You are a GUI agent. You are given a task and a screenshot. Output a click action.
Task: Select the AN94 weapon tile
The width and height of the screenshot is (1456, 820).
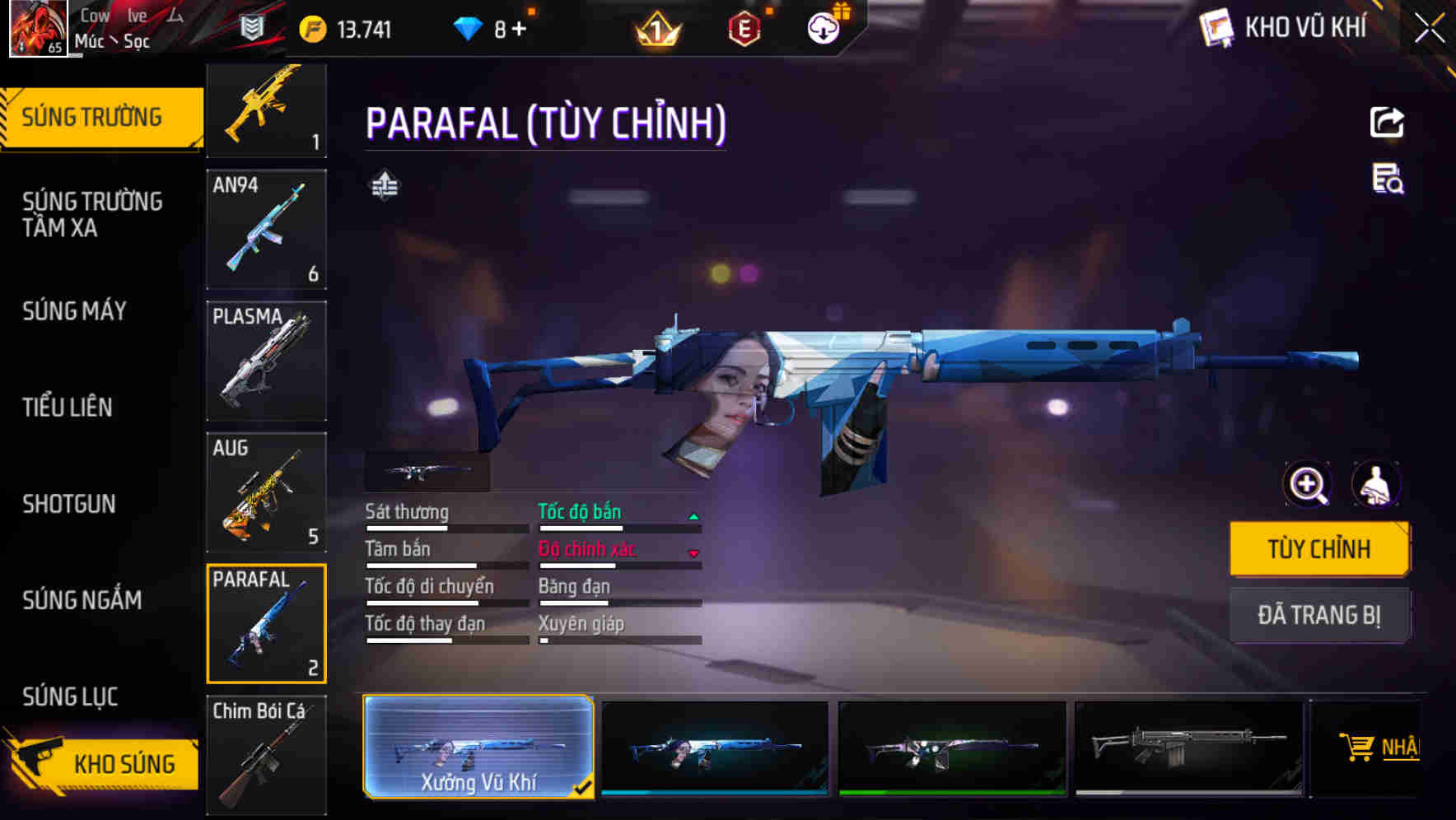[266, 230]
